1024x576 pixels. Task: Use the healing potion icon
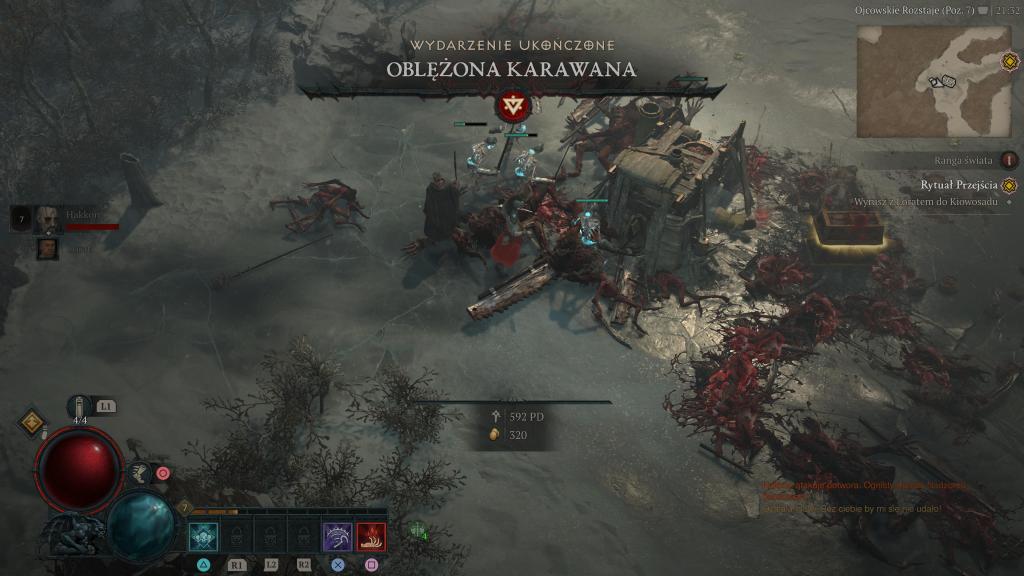pos(80,406)
